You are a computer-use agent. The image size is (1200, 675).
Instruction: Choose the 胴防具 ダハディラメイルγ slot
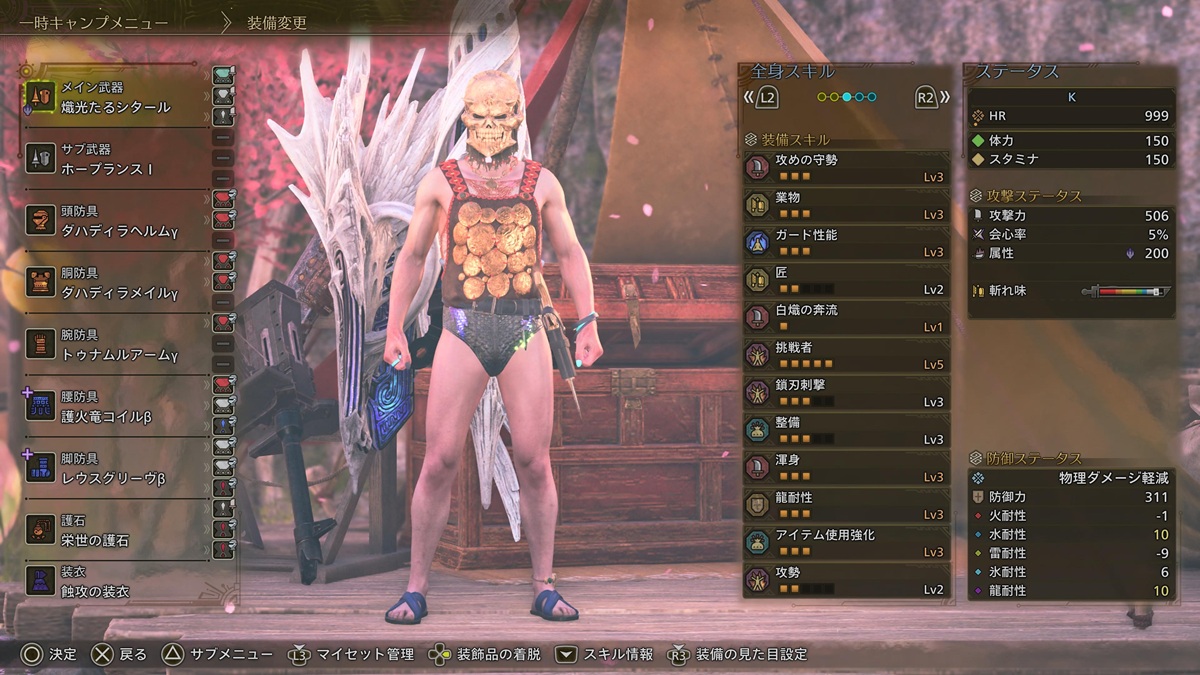tap(115, 283)
